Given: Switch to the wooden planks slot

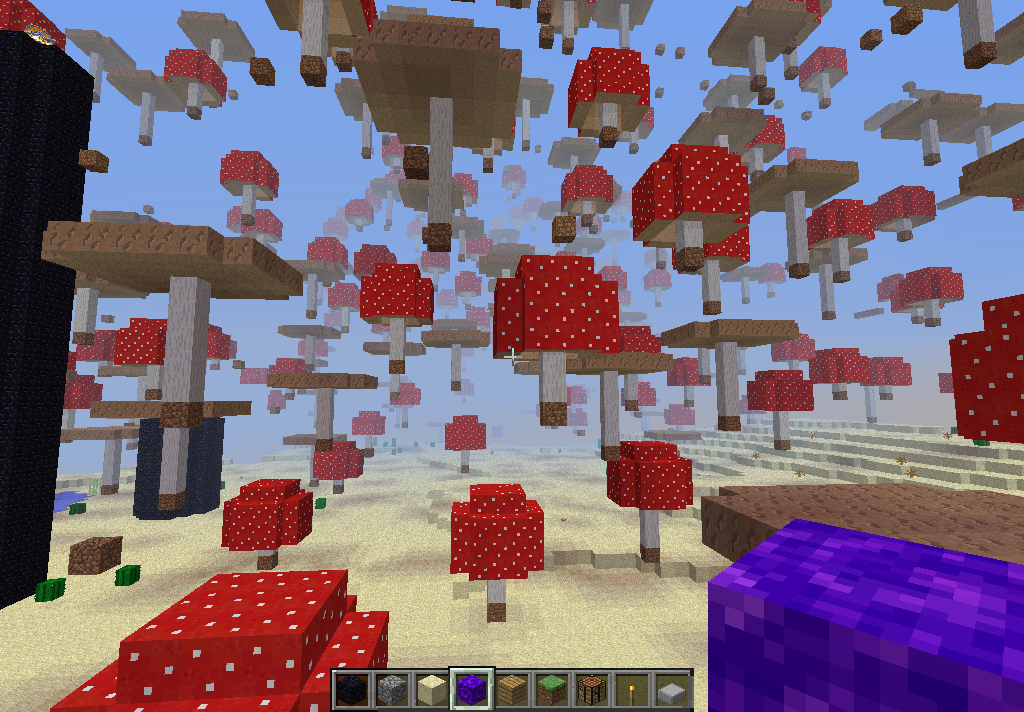Looking at the screenshot, I should [511, 689].
